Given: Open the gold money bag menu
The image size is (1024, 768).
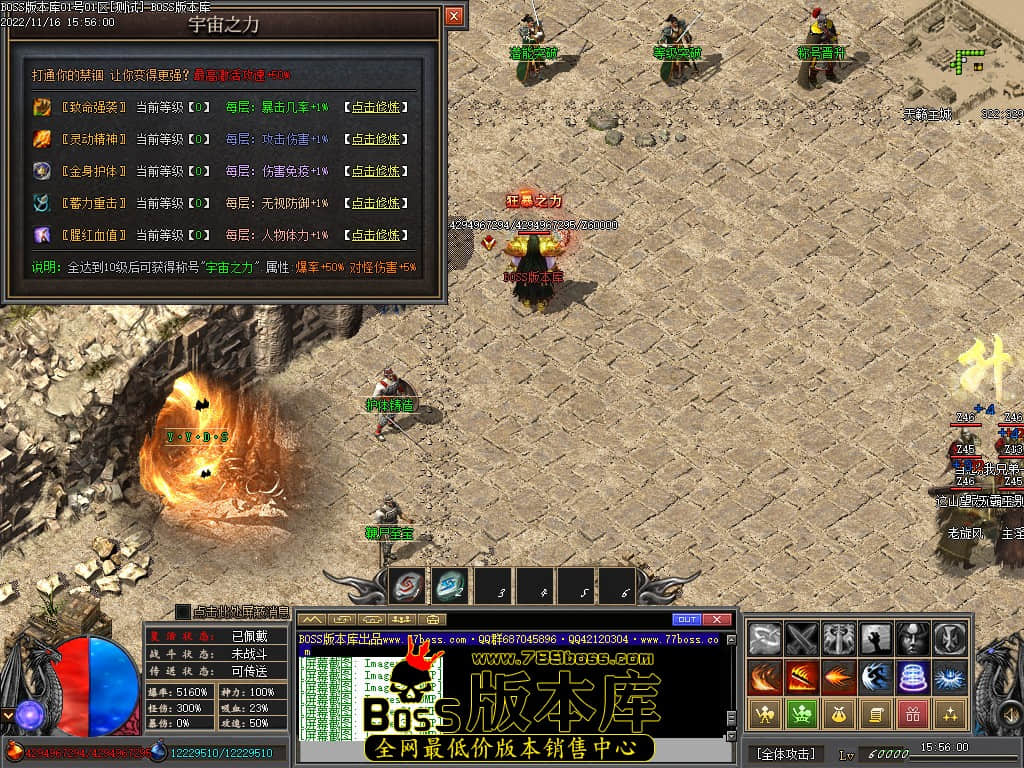Looking at the screenshot, I should click(839, 714).
